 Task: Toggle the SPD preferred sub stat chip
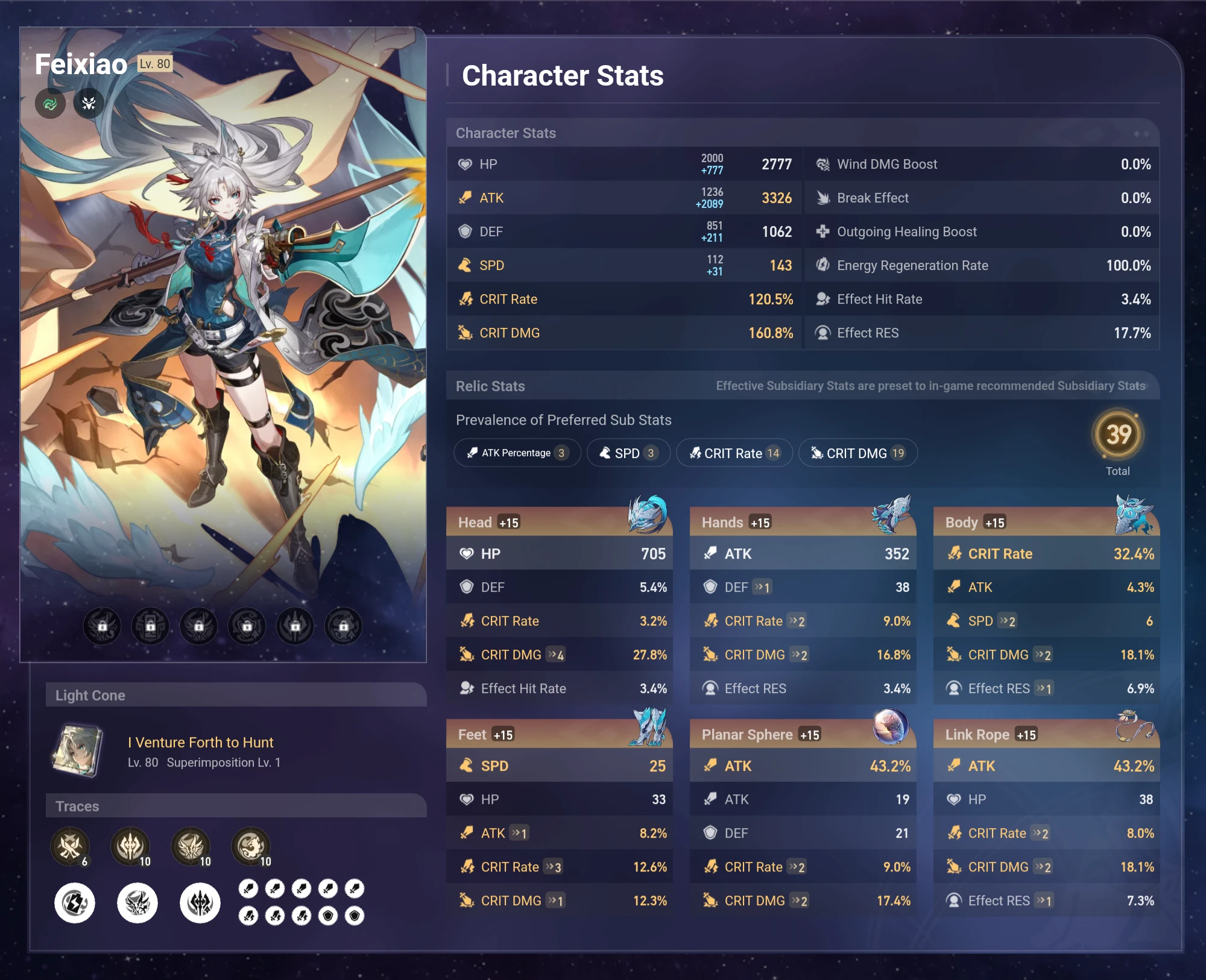[x=628, y=453]
